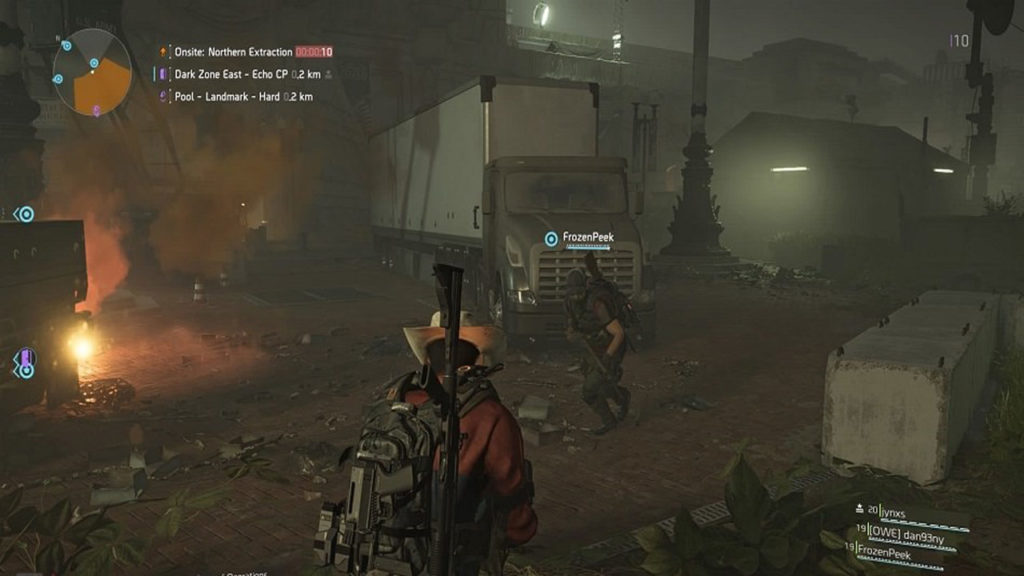Viewport: 1024px width, 576px height.
Task: Select the Onsite: Northern Extraction objective
Action: pos(234,52)
